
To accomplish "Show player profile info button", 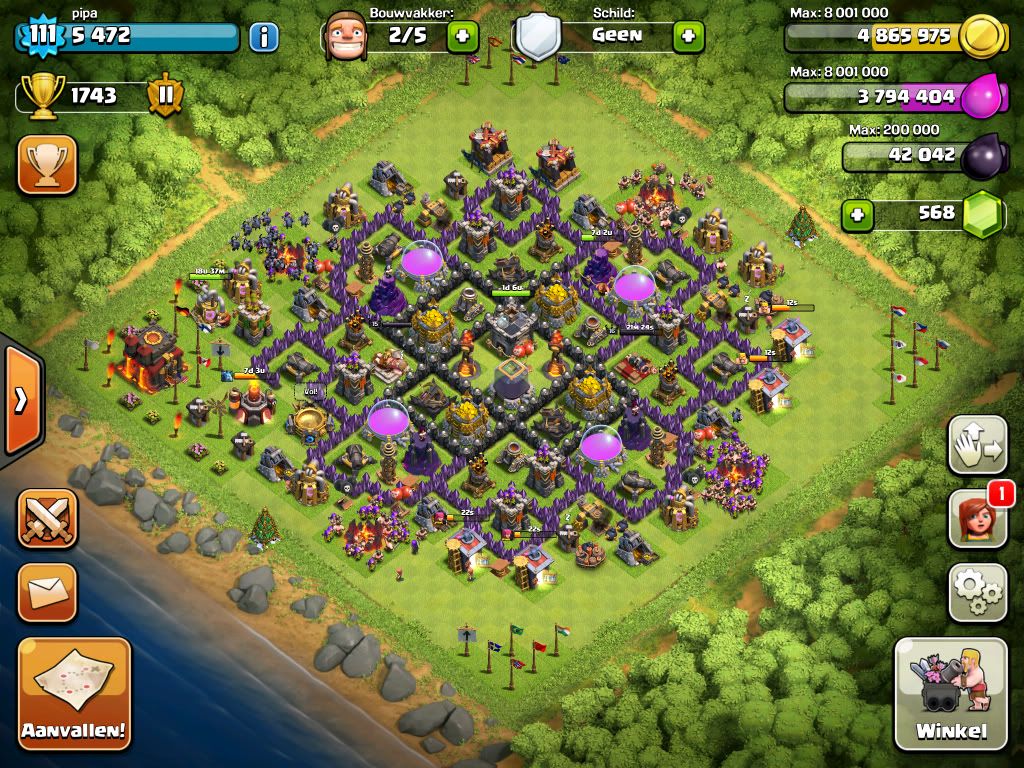I will [263, 38].
